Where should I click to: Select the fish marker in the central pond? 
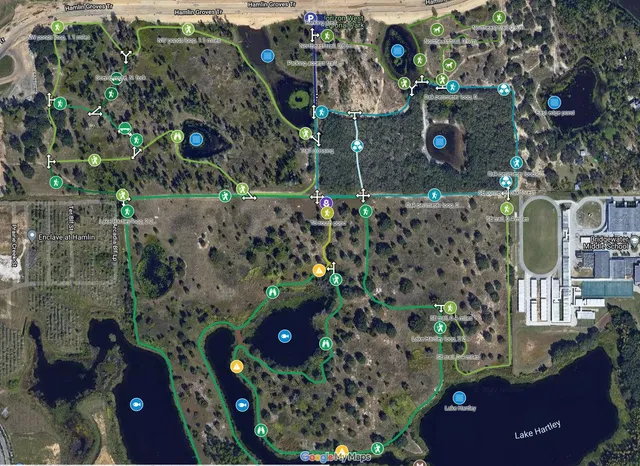(x=285, y=336)
